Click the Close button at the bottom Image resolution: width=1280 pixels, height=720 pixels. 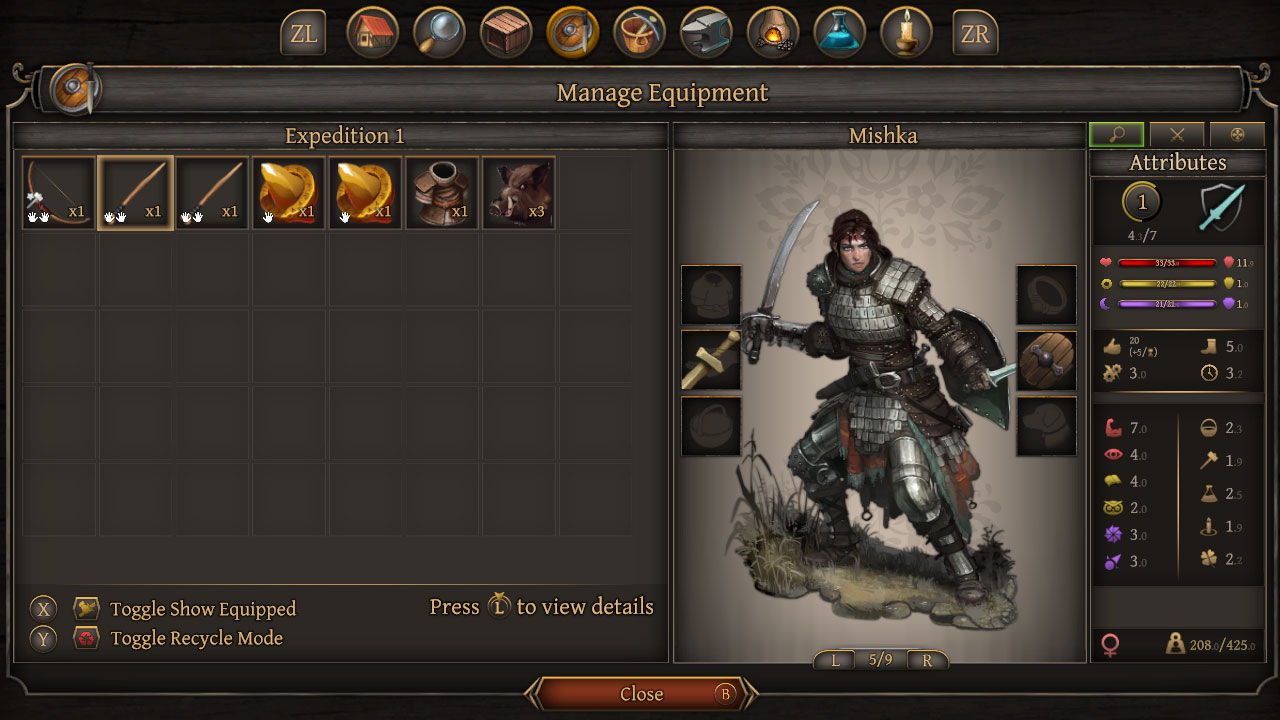click(x=641, y=694)
